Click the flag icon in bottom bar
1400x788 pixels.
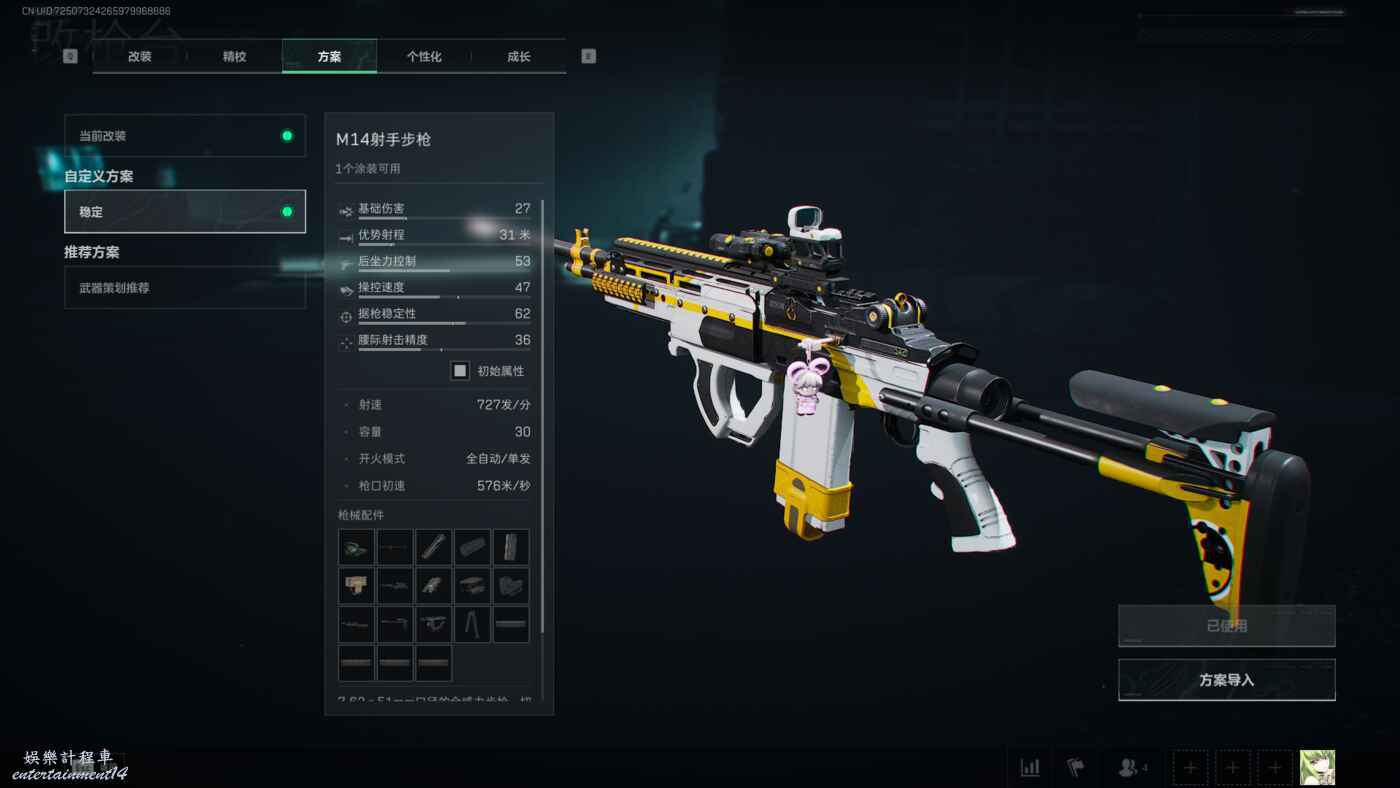1075,768
